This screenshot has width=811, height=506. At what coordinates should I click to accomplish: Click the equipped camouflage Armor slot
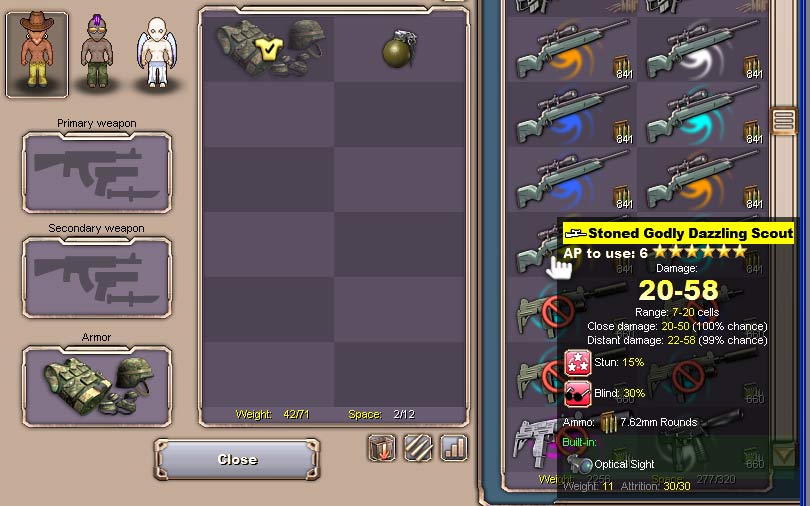(97, 386)
